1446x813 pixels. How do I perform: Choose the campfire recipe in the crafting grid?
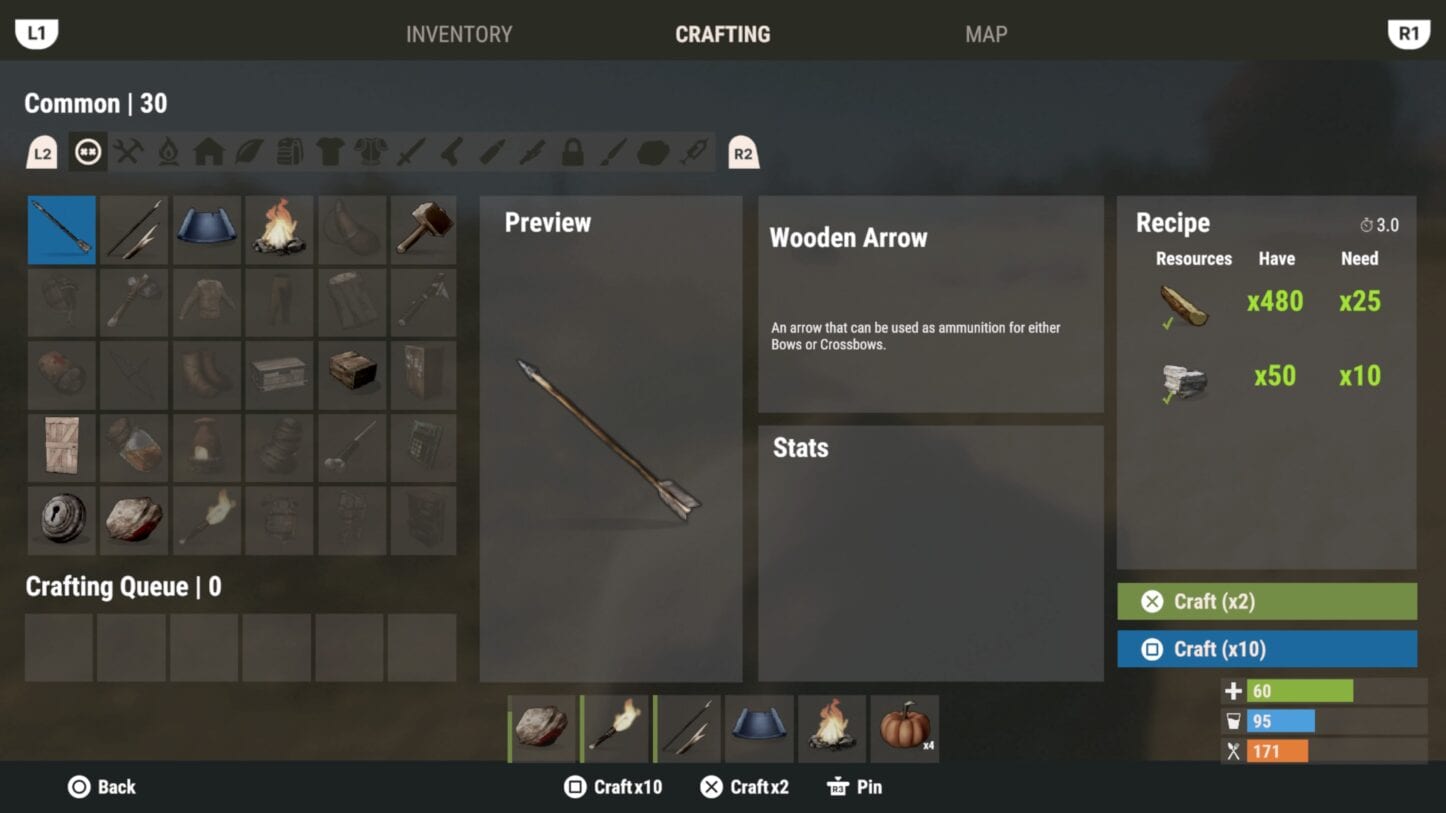coord(279,229)
